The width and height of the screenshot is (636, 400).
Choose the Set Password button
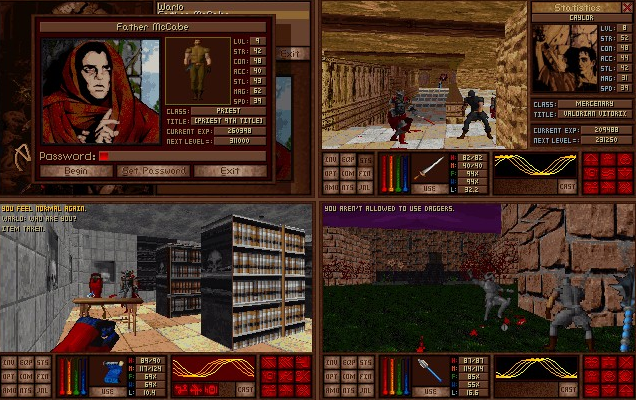pyautogui.click(x=154, y=171)
